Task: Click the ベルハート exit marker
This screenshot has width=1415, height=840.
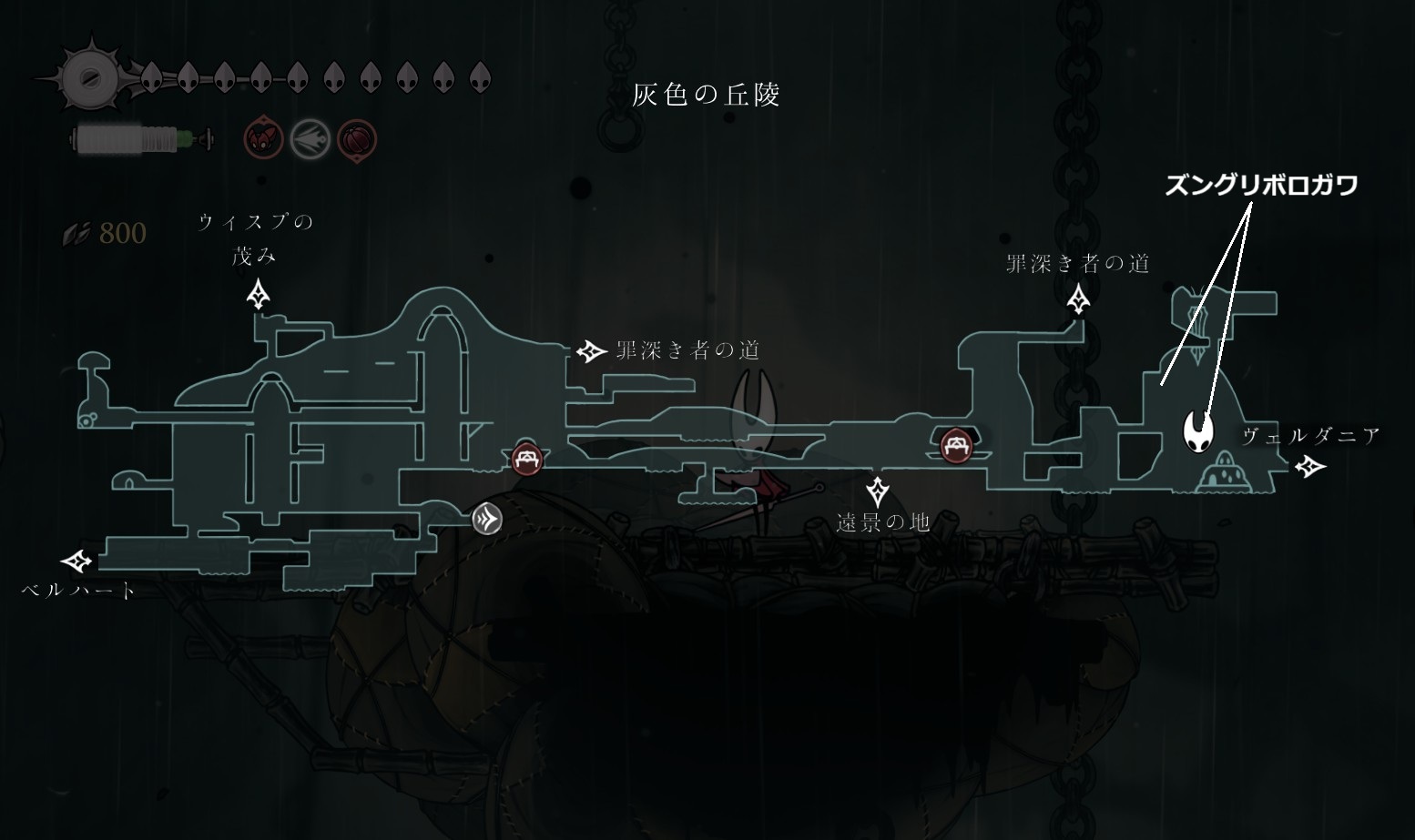Action: [x=76, y=561]
